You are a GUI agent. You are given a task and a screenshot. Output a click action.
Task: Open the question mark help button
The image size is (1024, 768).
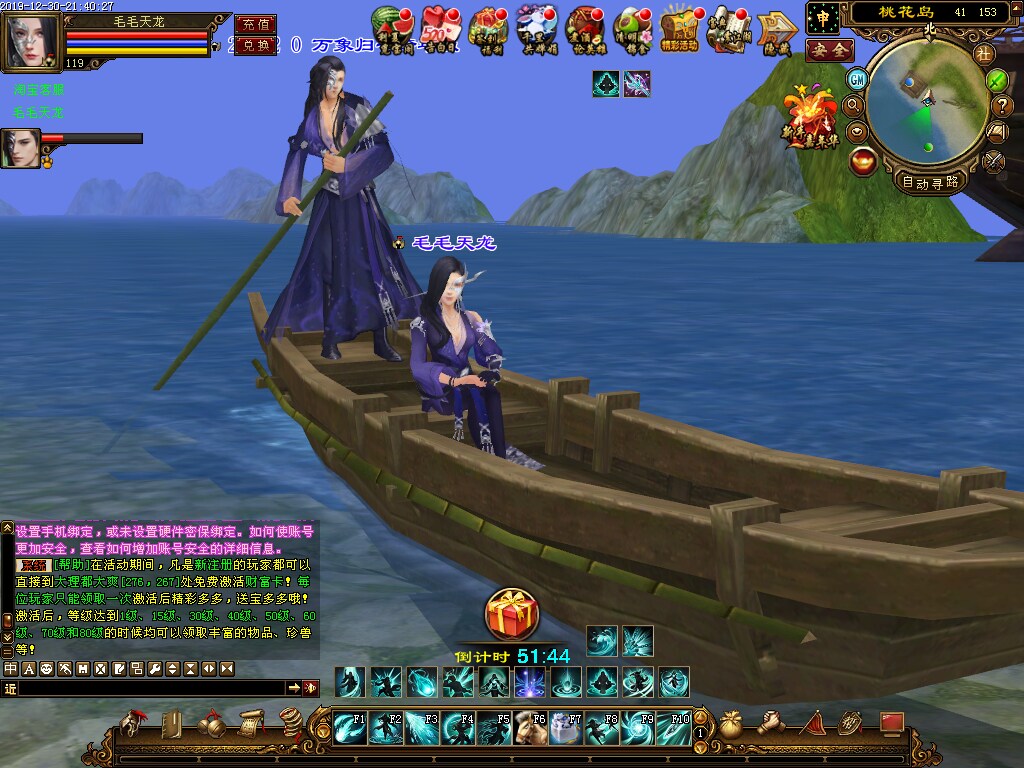(x=1002, y=105)
